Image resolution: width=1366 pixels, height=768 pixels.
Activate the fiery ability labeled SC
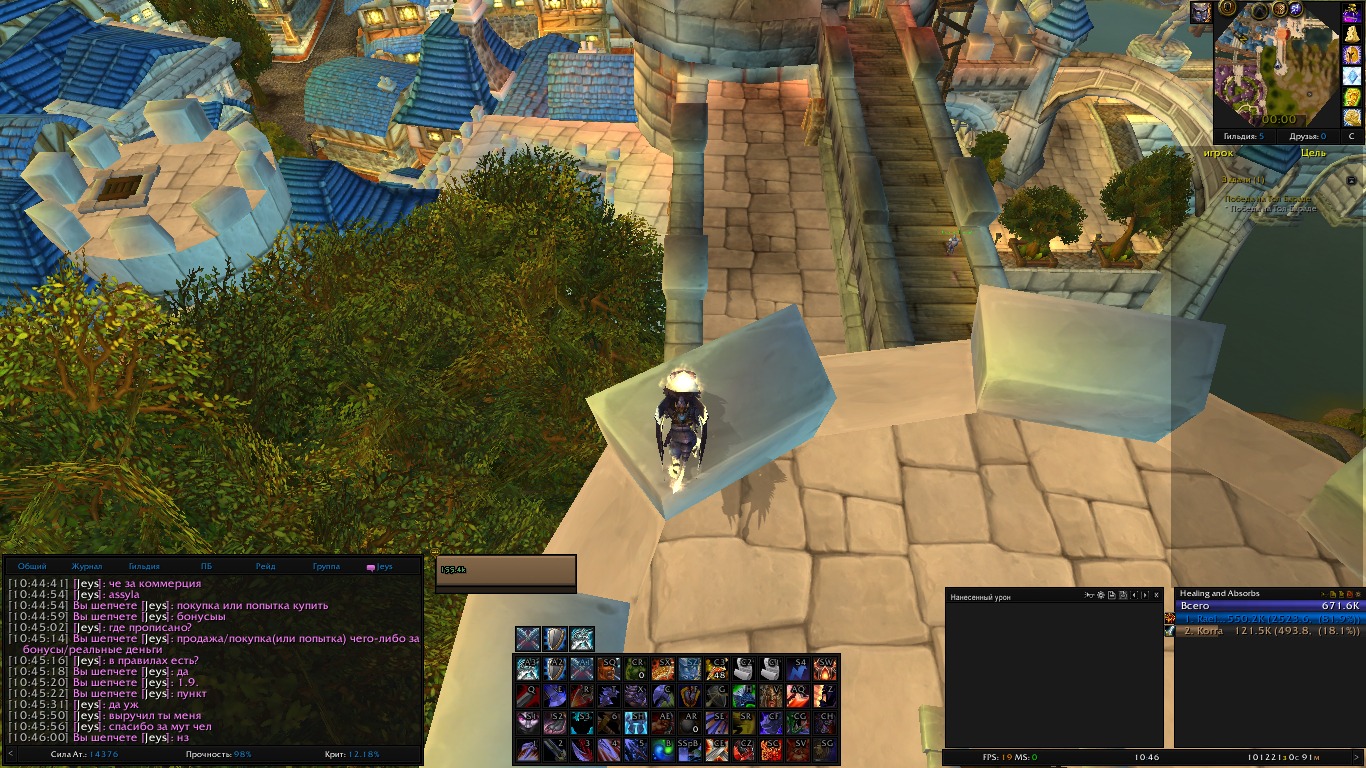click(x=771, y=749)
